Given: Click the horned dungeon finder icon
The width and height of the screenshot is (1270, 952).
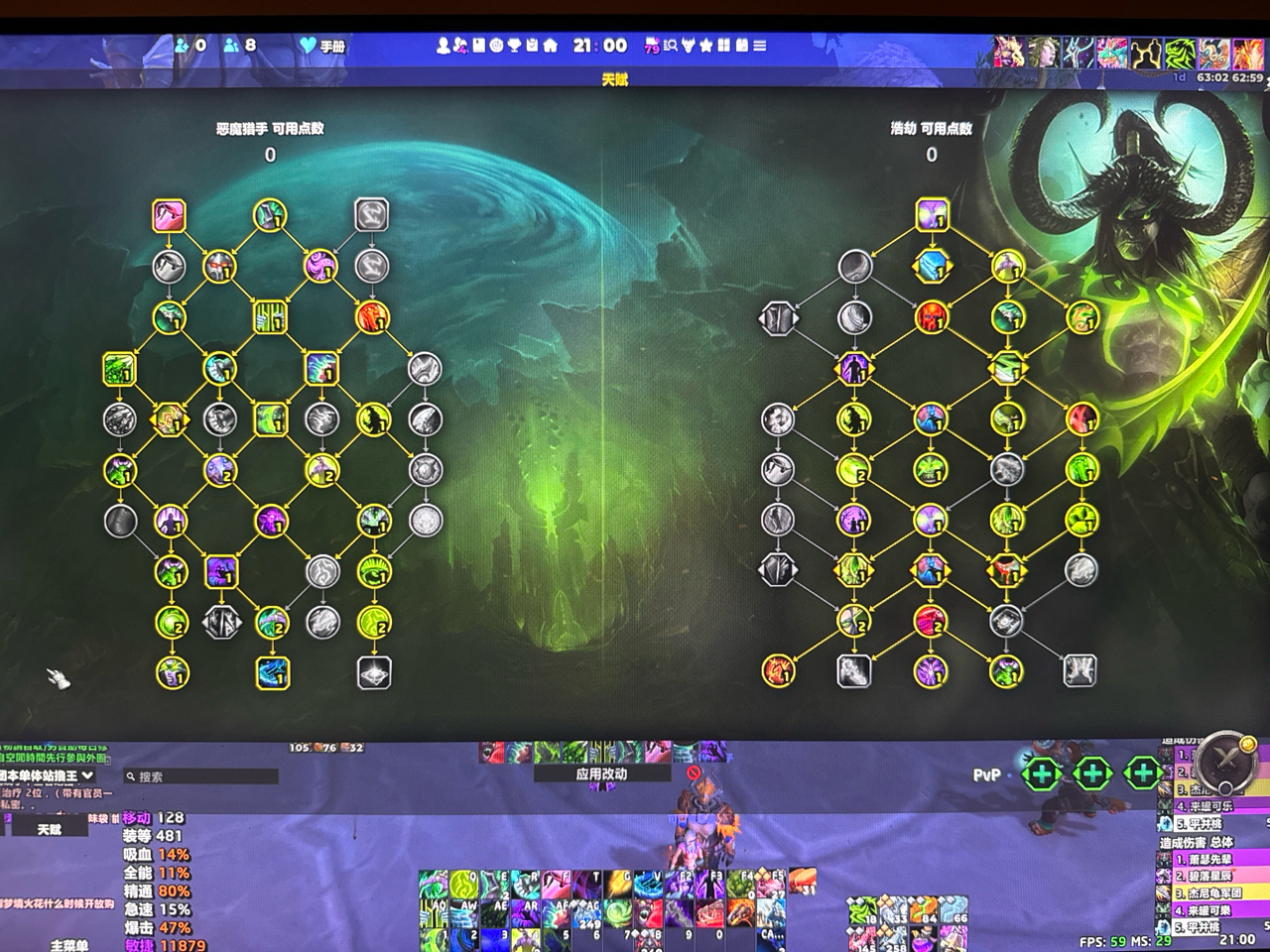Looking at the screenshot, I should point(688,45).
